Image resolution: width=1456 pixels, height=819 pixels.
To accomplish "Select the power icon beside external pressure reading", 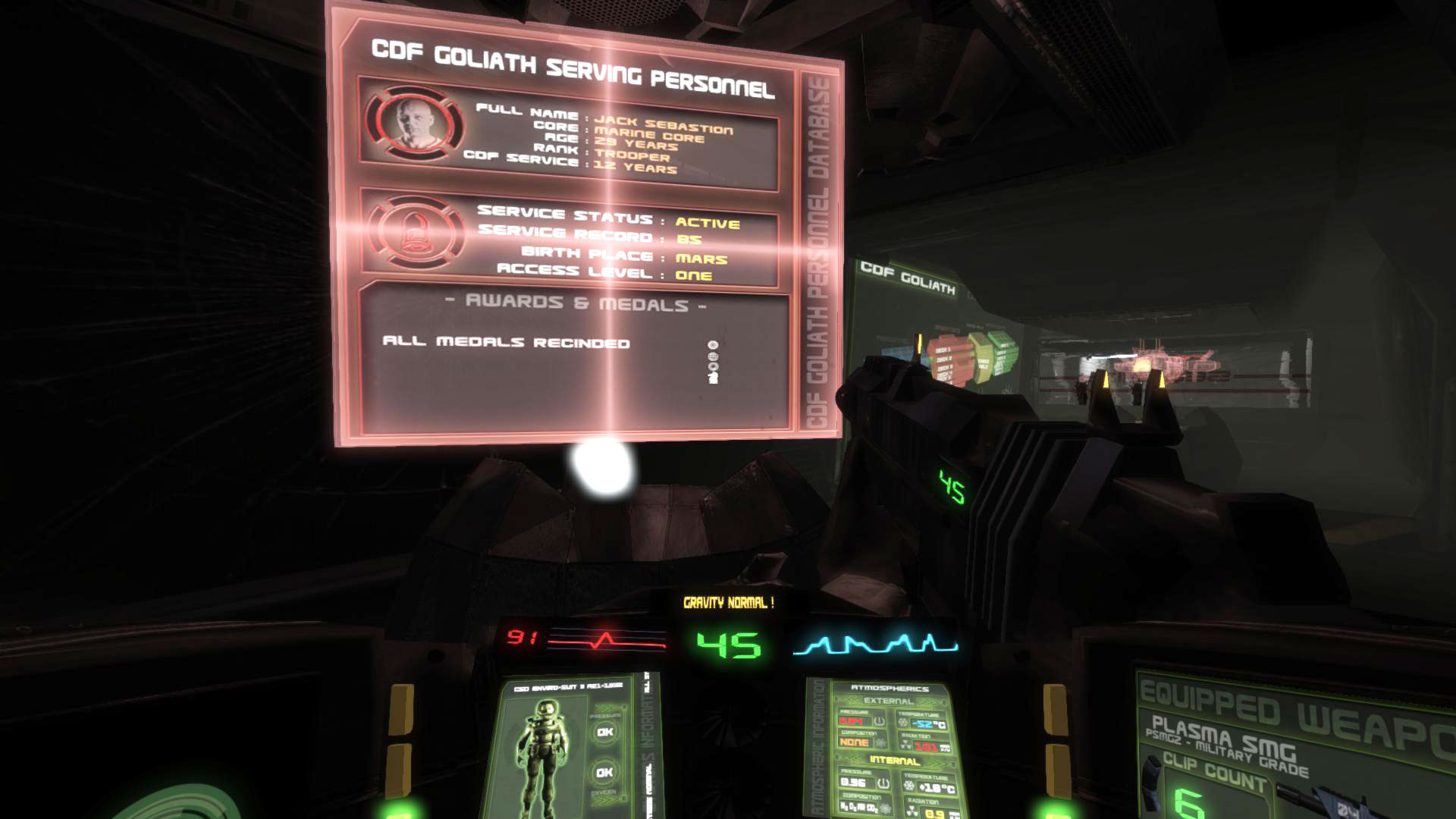I will point(879,721).
